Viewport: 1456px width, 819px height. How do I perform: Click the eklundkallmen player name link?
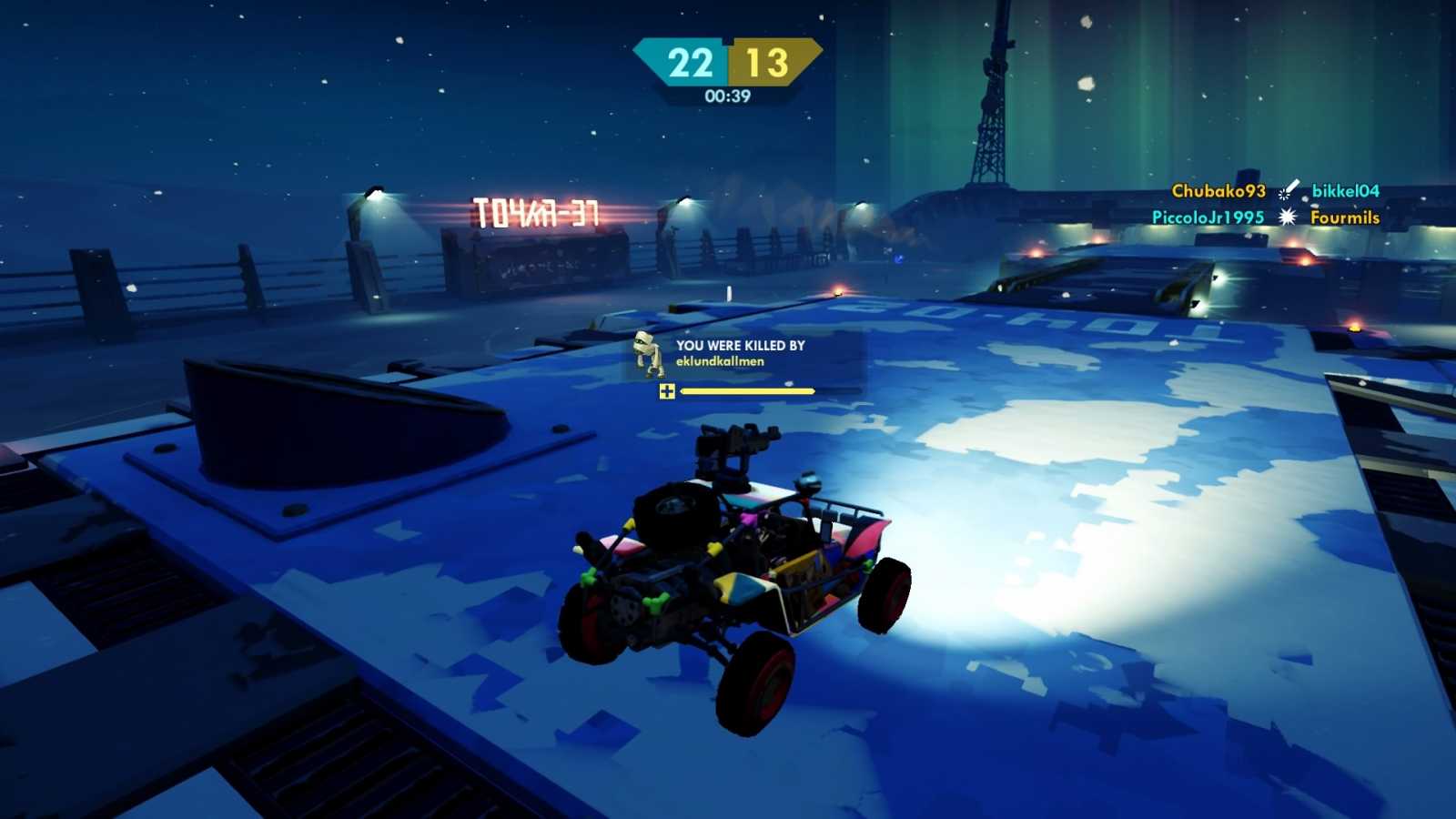tap(718, 360)
